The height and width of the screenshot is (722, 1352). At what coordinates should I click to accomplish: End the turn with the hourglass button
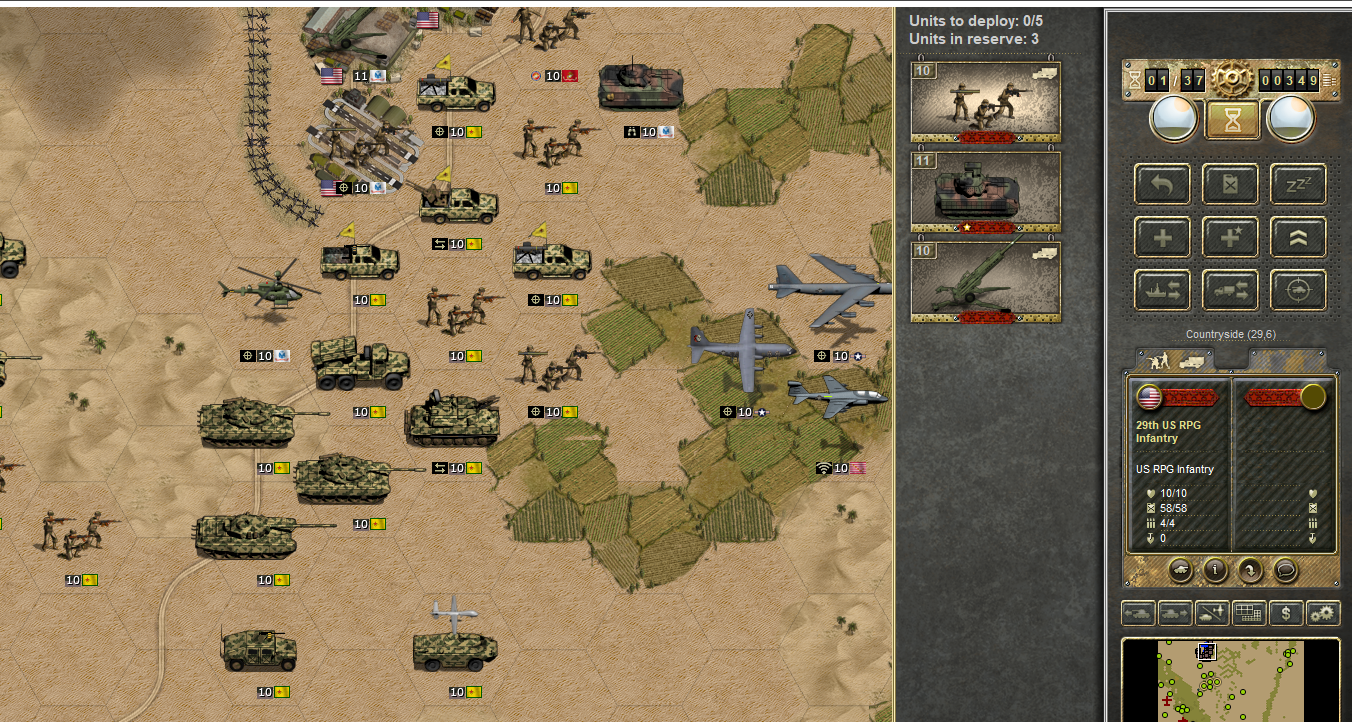(1229, 120)
